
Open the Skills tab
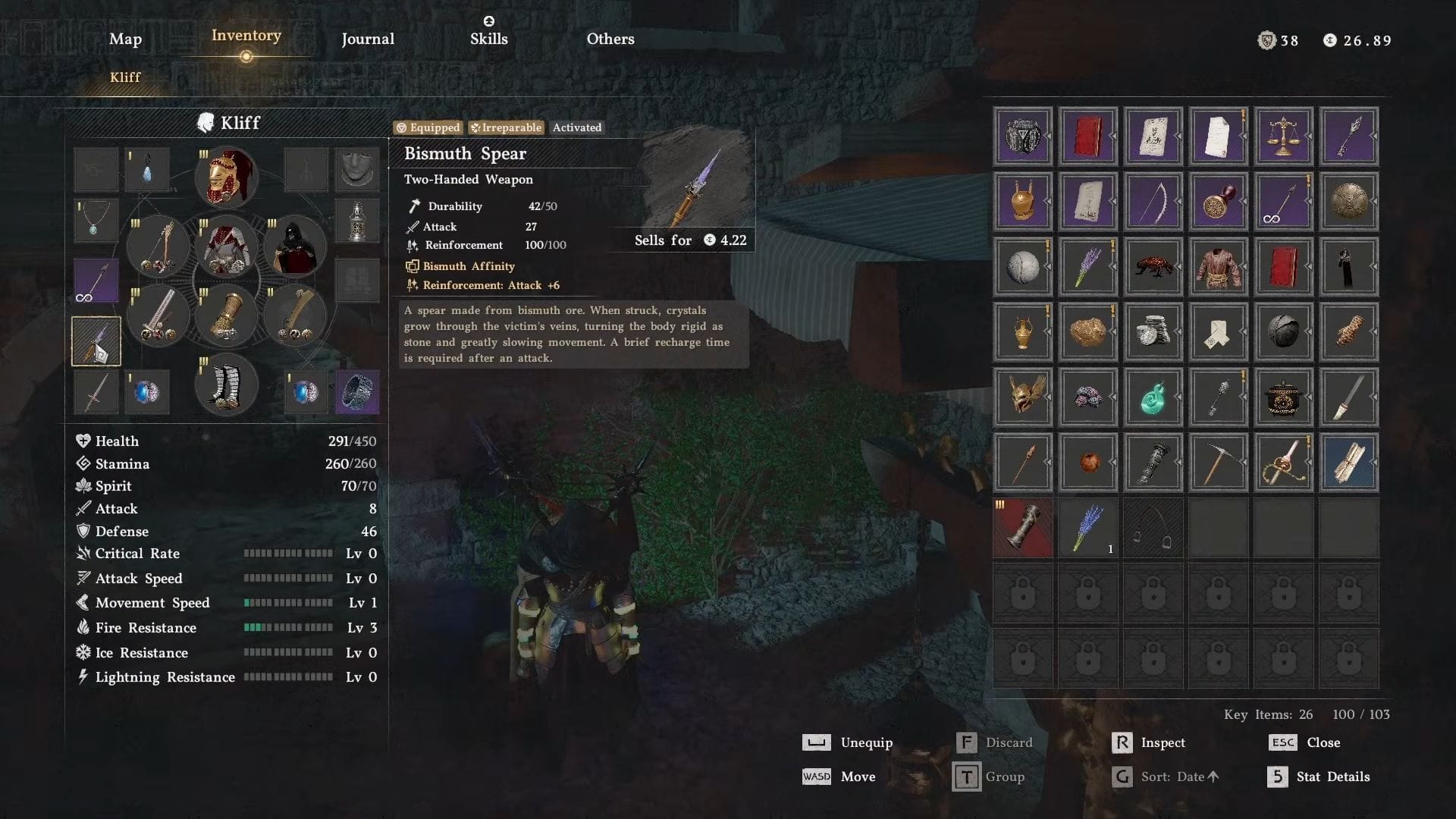tap(488, 38)
